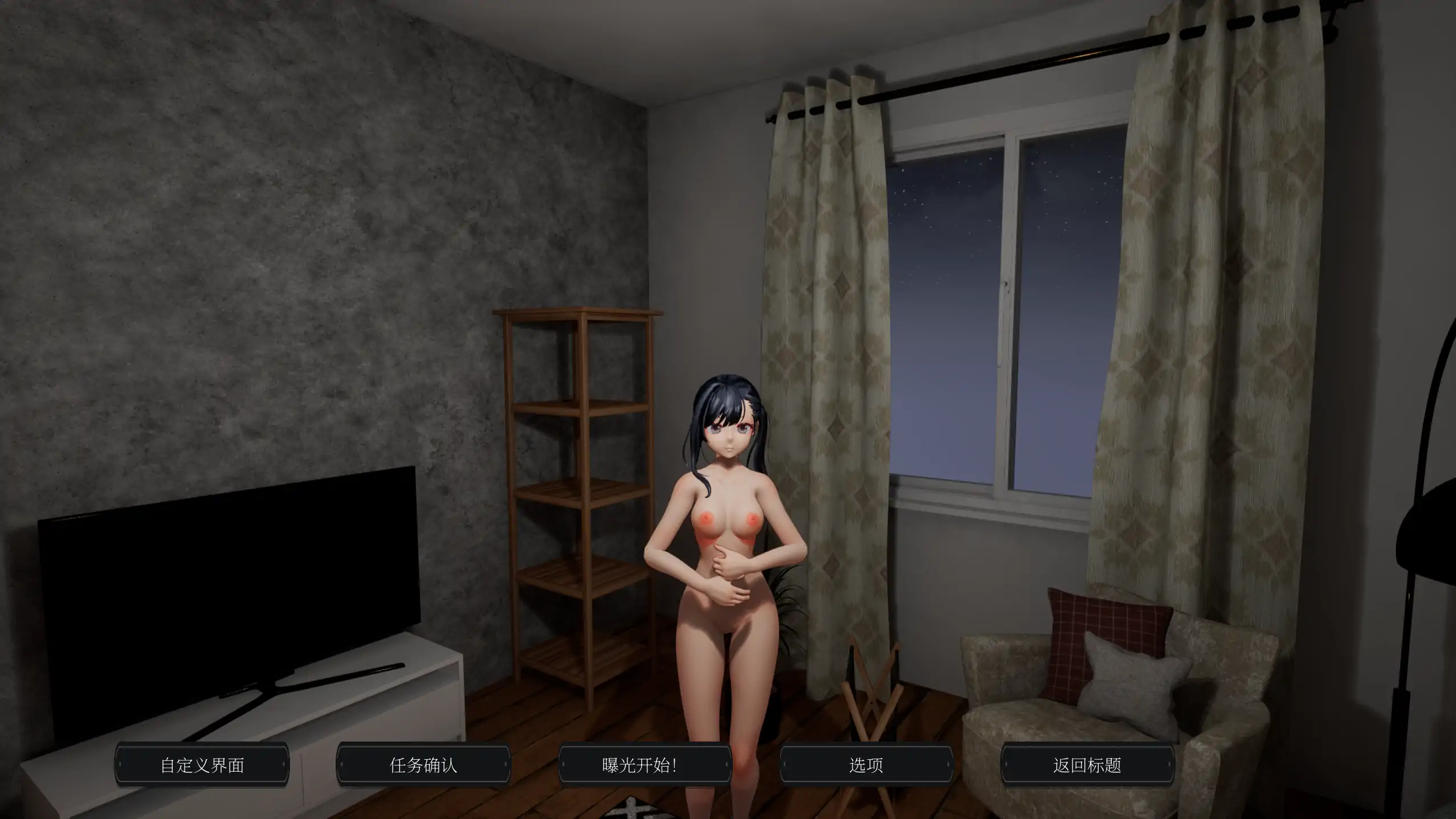Open the 选项 options menu
Viewport: 1456px width, 819px height.
tap(866, 765)
